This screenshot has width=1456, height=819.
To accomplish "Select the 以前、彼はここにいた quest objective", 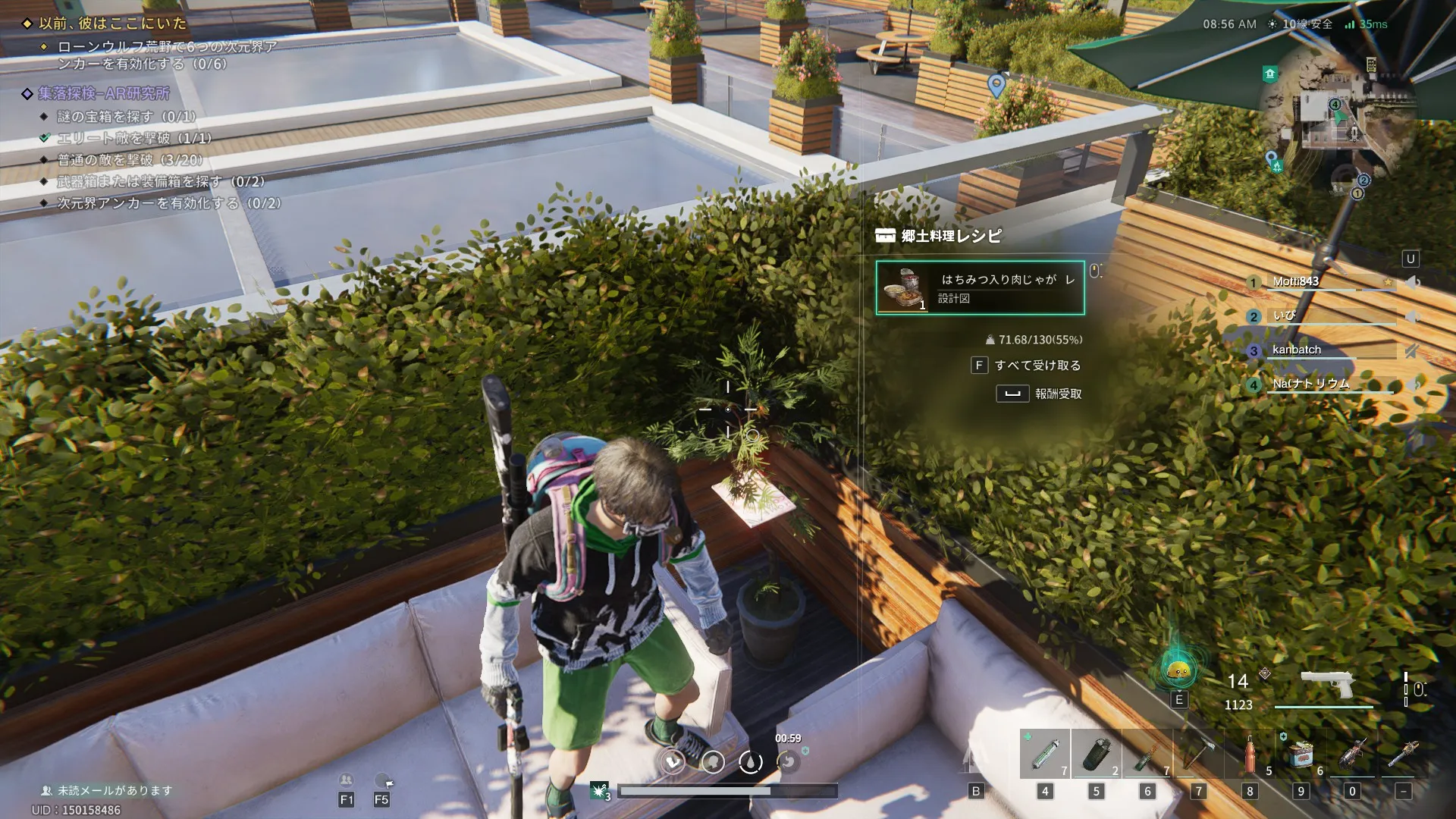I will coord(112,24).
